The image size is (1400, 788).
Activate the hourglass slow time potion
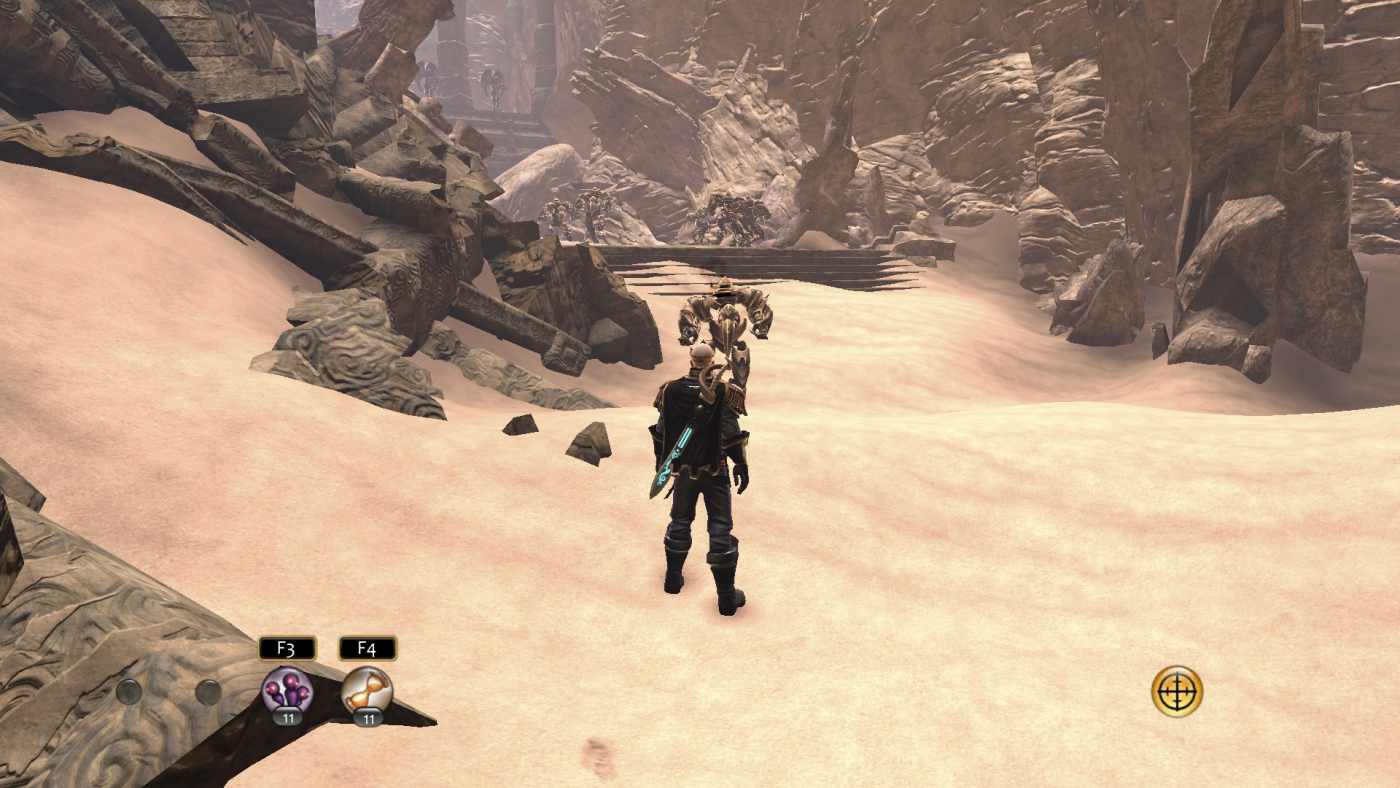pyautogui.click(x=367, y=690)
